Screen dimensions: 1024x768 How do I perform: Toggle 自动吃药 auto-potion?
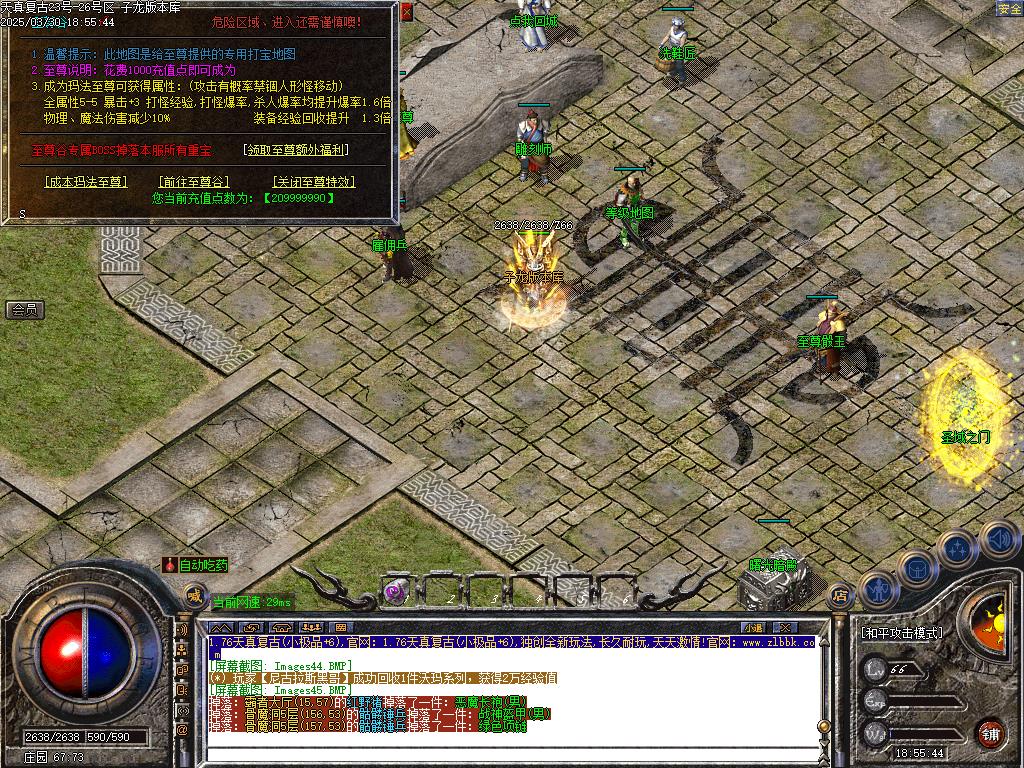197,565
